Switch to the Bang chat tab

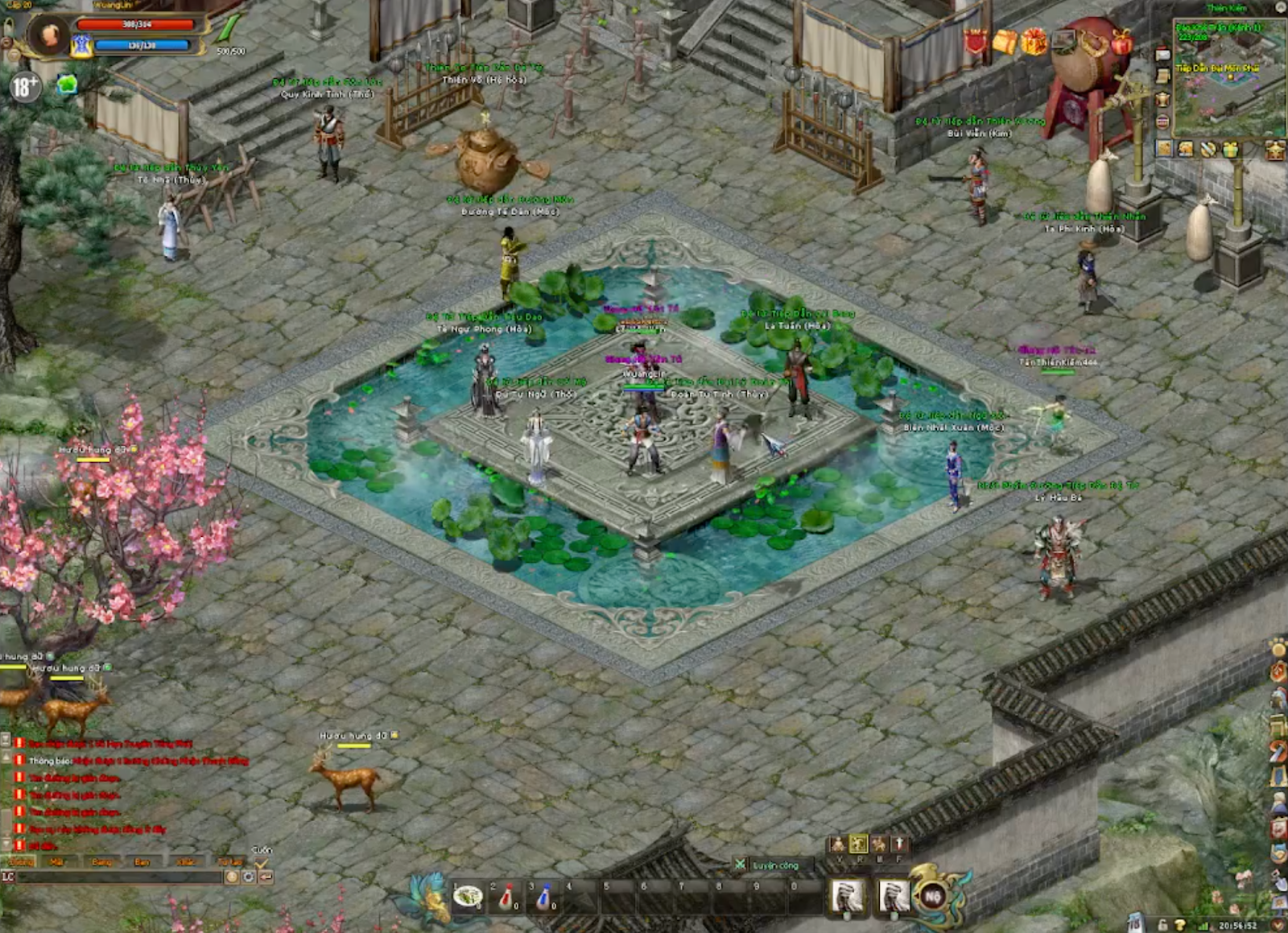101,862
